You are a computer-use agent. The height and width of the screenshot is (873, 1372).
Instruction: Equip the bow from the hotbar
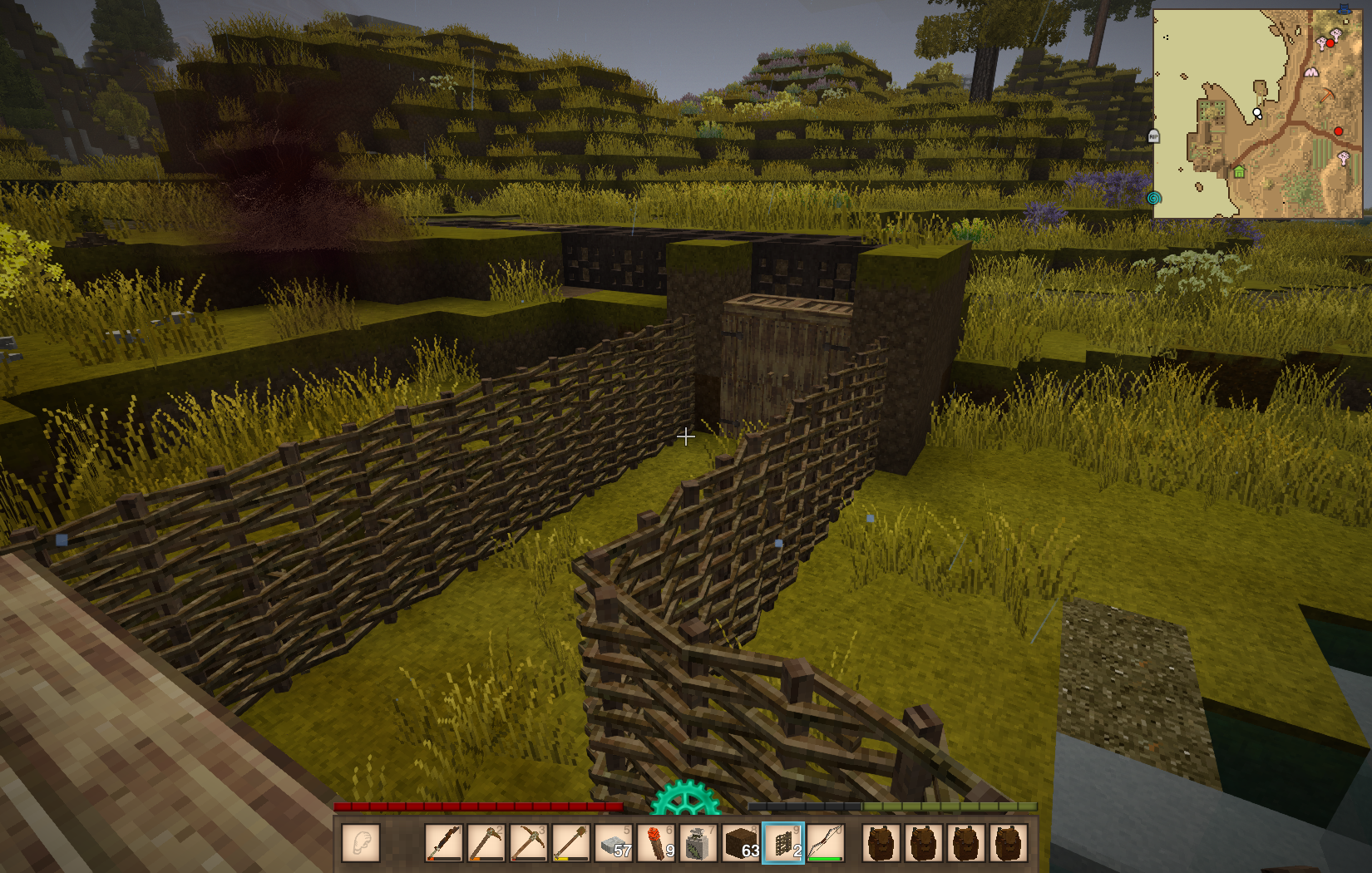[x=825, y=844]
